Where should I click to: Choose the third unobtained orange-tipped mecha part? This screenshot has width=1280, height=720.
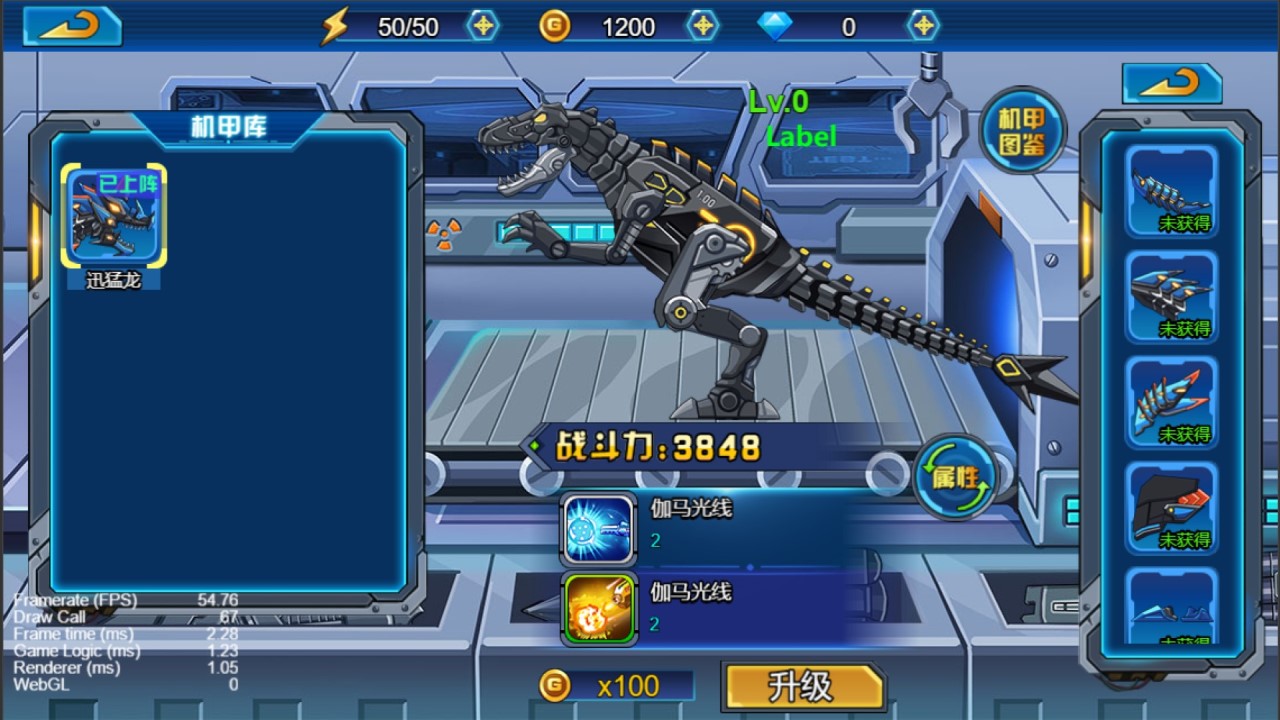(1172, 402)
